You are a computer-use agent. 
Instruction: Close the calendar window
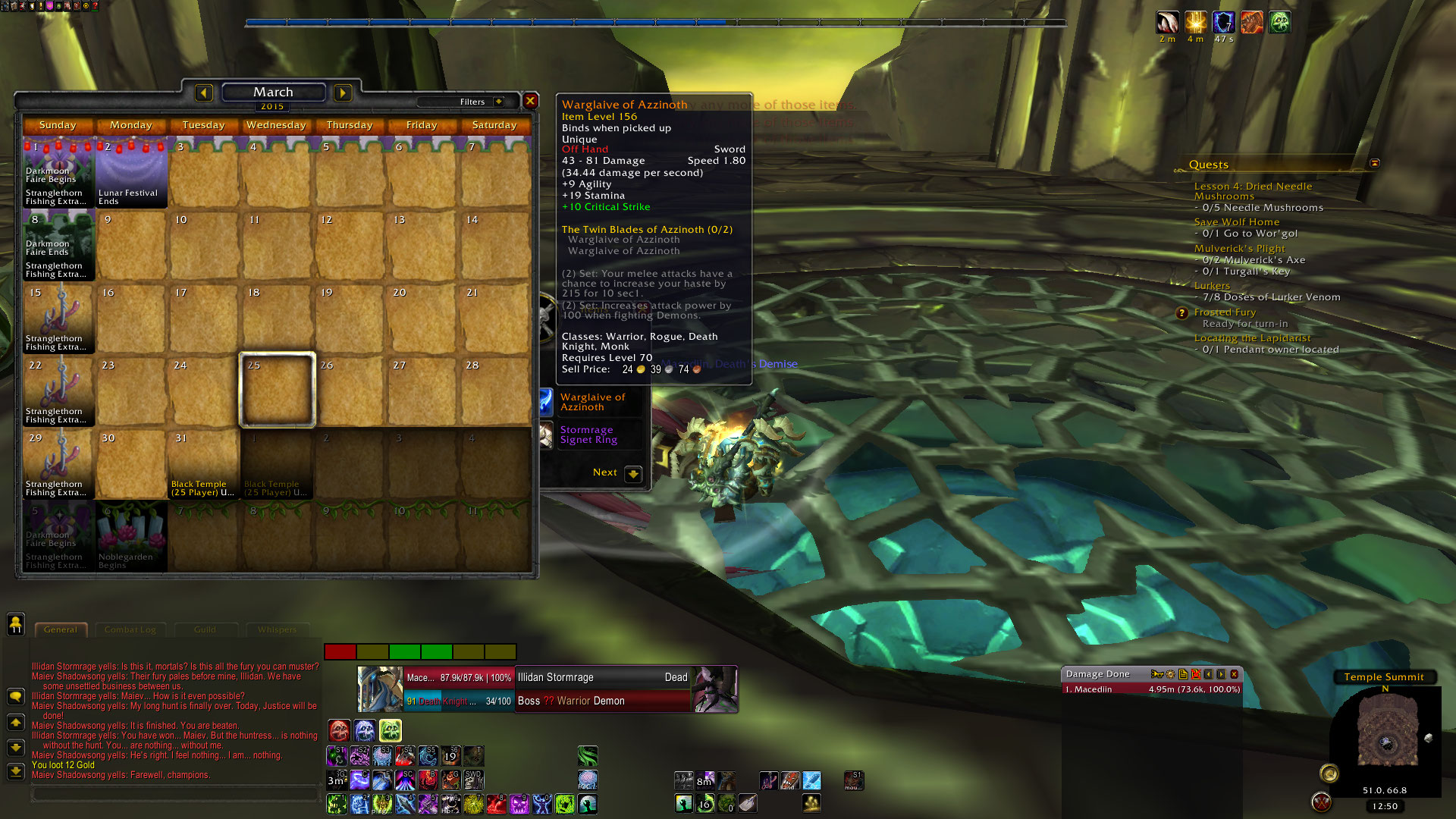coord(530,101)
